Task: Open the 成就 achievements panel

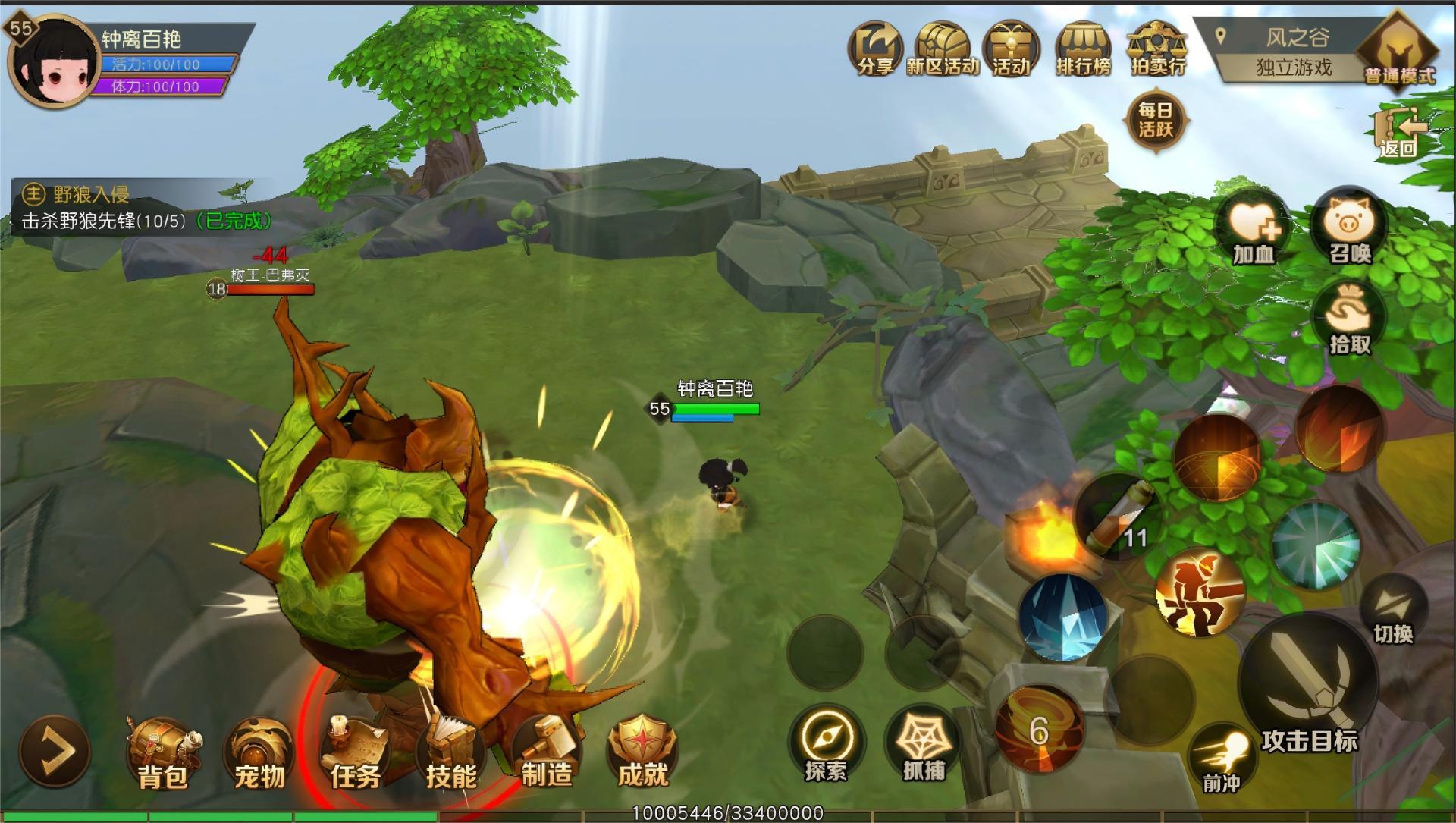Action: (x=642, y=752)
